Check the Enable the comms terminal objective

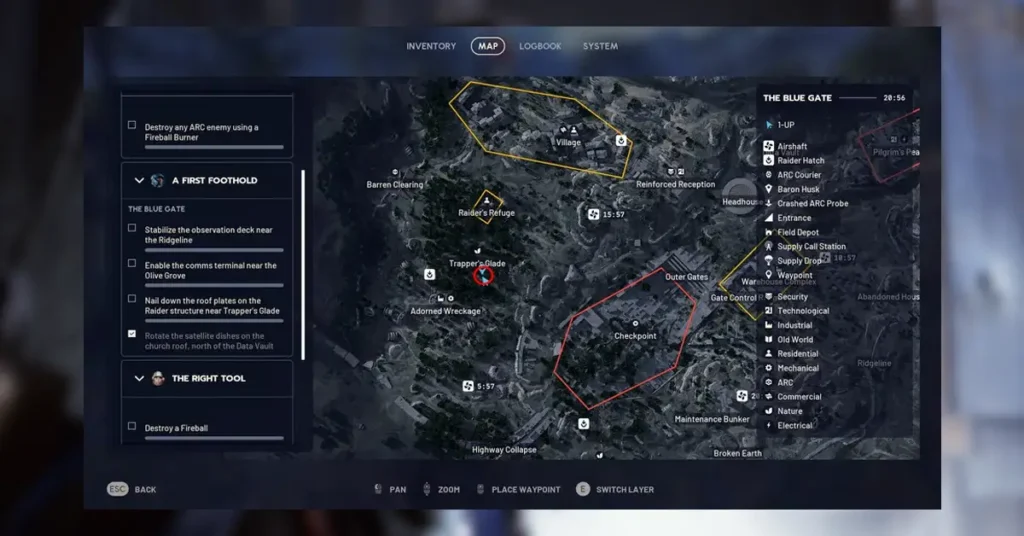click(132, 265)
